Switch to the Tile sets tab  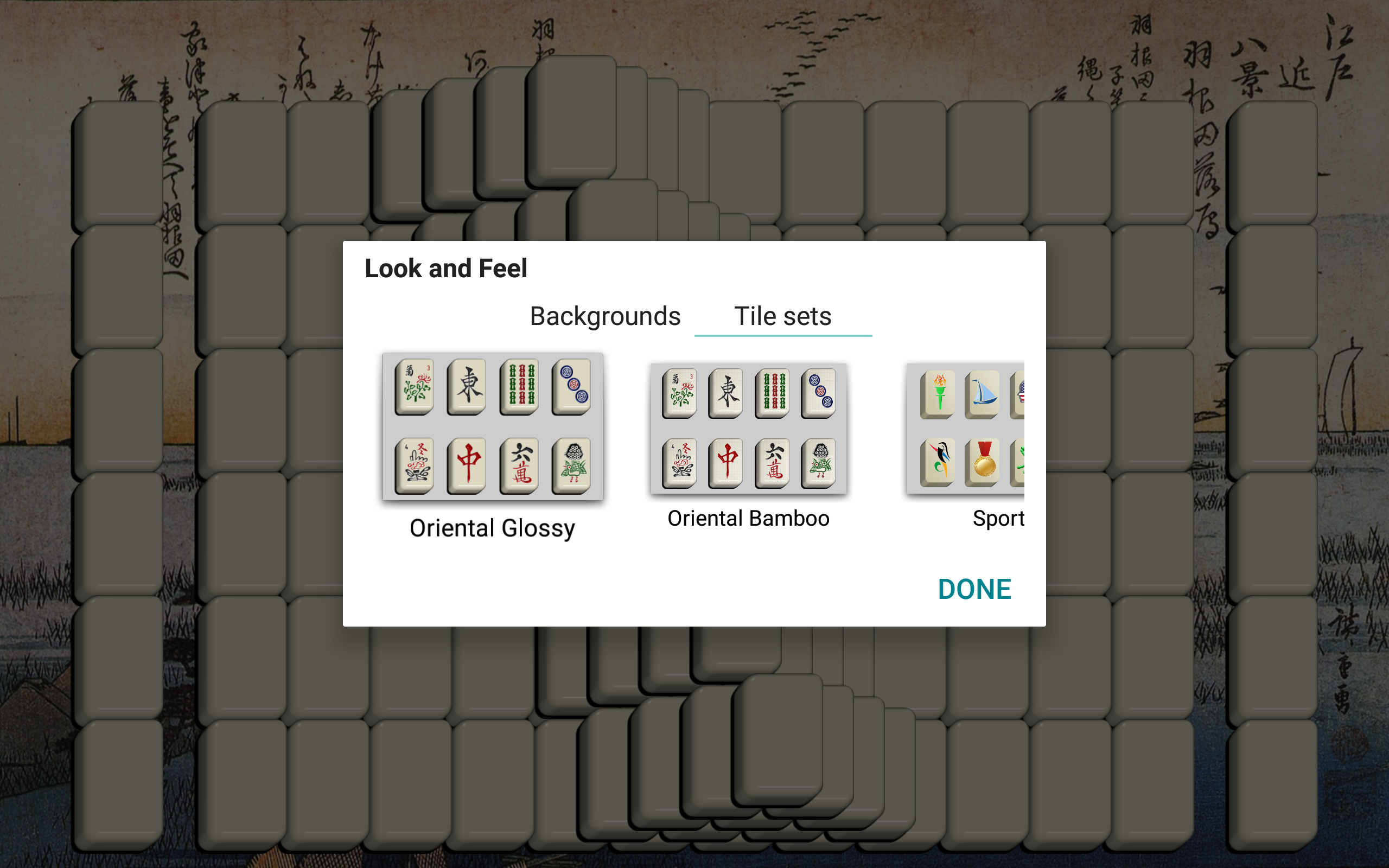pyautogui.click(x=783, y=315)
